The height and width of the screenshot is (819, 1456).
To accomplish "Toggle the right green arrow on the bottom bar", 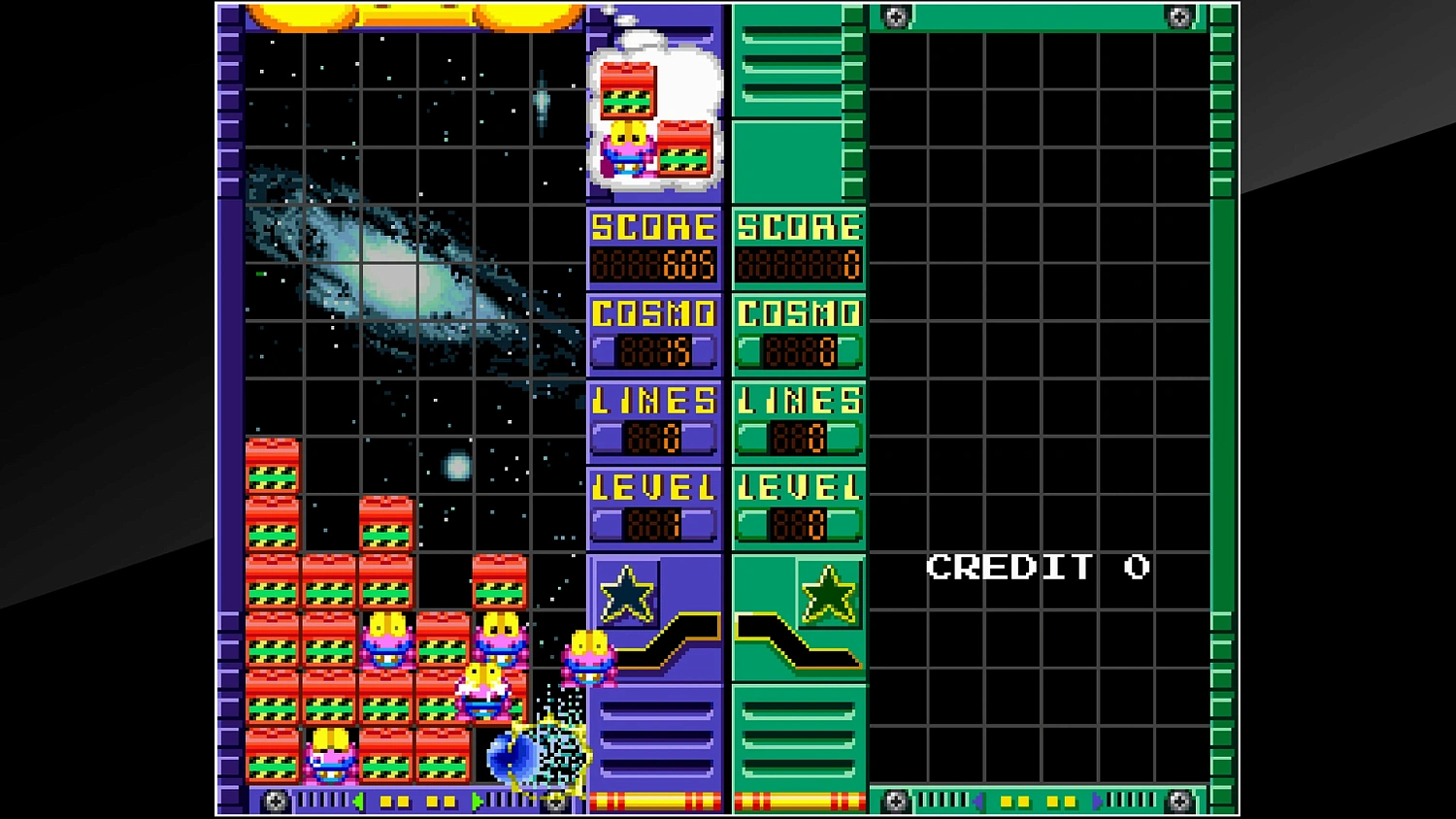I will [x=477, y=801].
